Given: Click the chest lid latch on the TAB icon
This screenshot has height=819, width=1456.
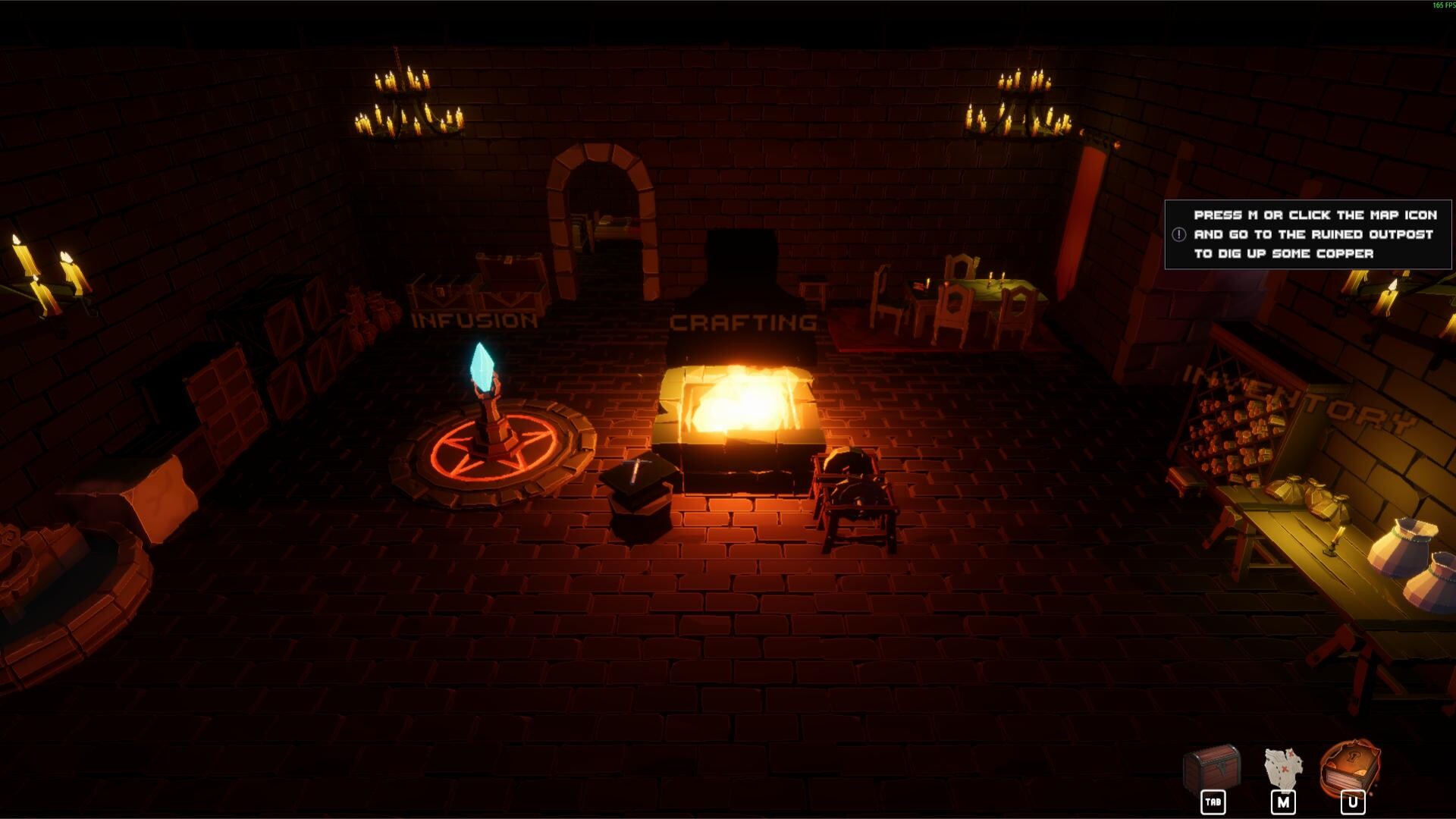Looking at the screenshot, I should [x=1222, y=767].
